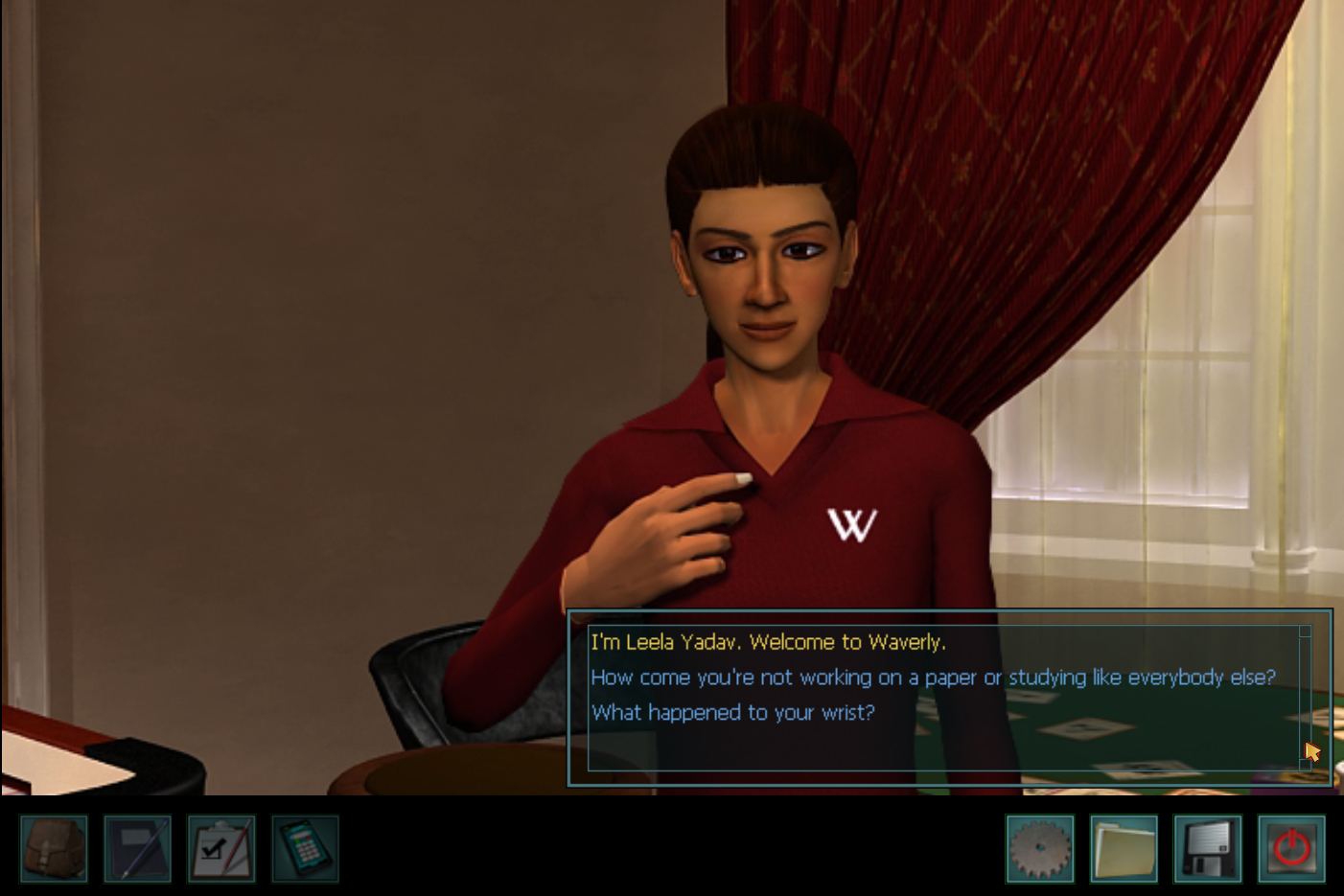The height and width of the screenshot is (896, 1344).
Task: Load a game using the folder icon
Action: (x=1125, y=848)
